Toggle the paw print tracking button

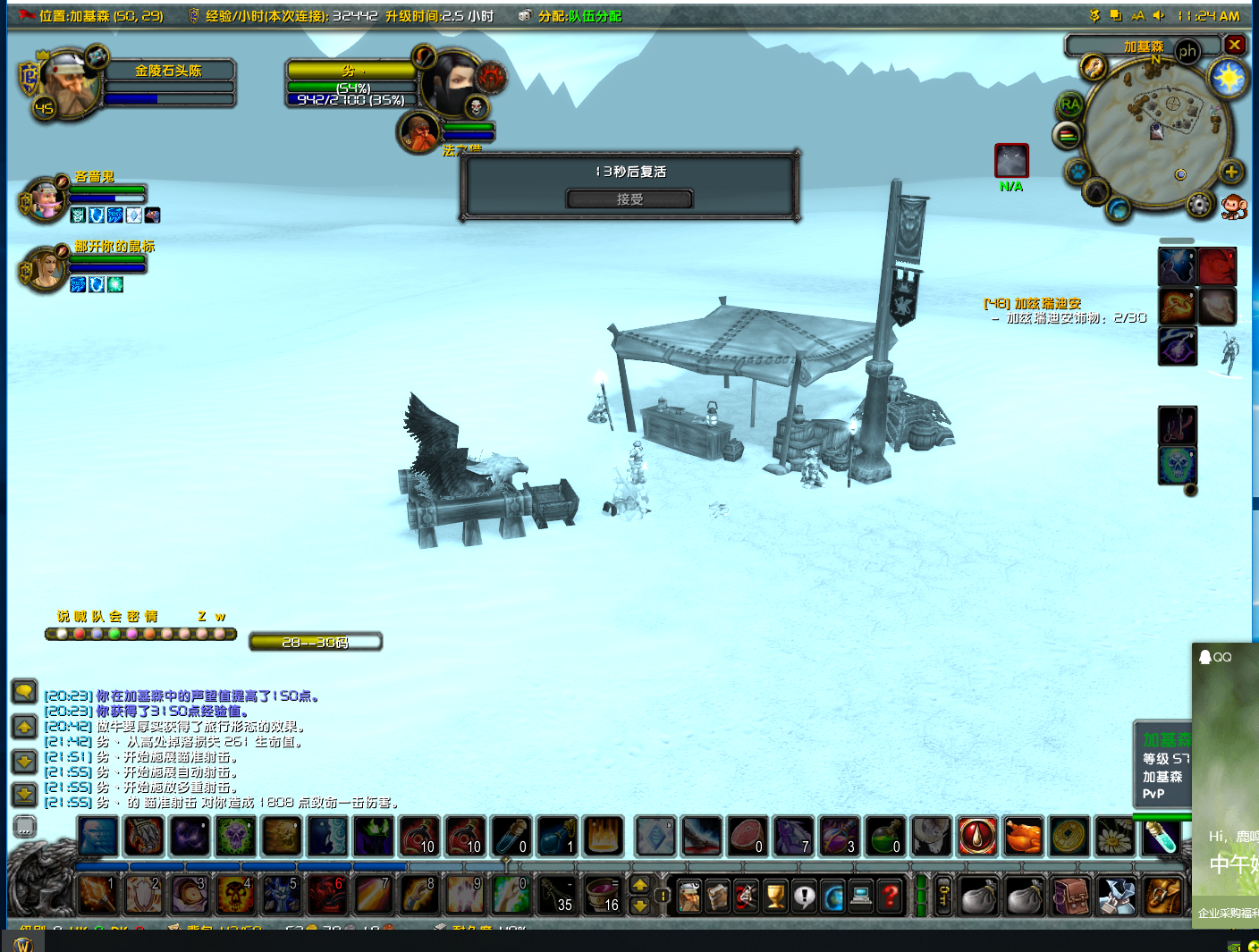(x=1078, y=172)
